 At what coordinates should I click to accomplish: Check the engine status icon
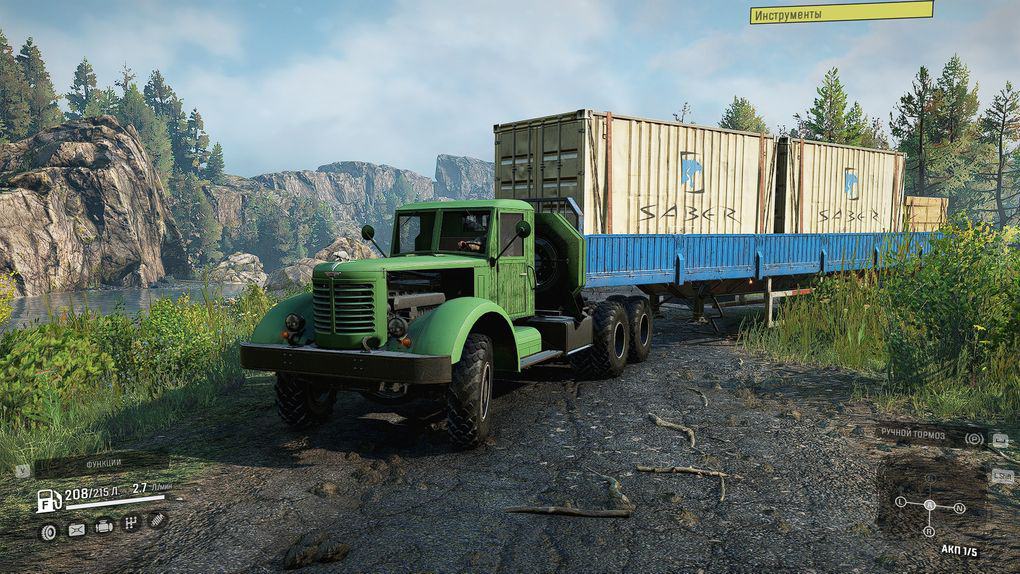(103, 526)
